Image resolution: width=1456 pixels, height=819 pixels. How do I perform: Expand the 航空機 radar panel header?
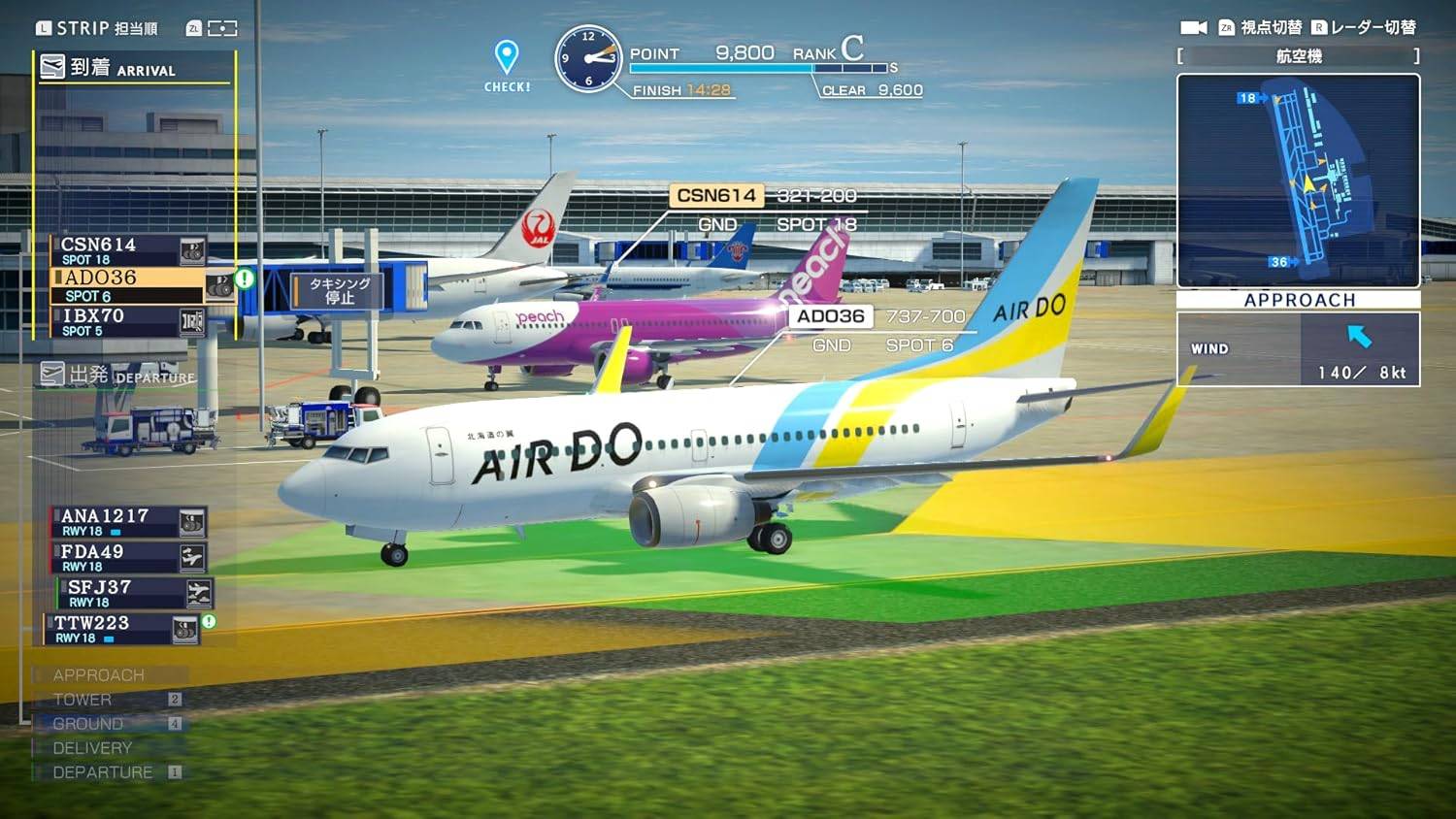click(x=1298, y=56)
